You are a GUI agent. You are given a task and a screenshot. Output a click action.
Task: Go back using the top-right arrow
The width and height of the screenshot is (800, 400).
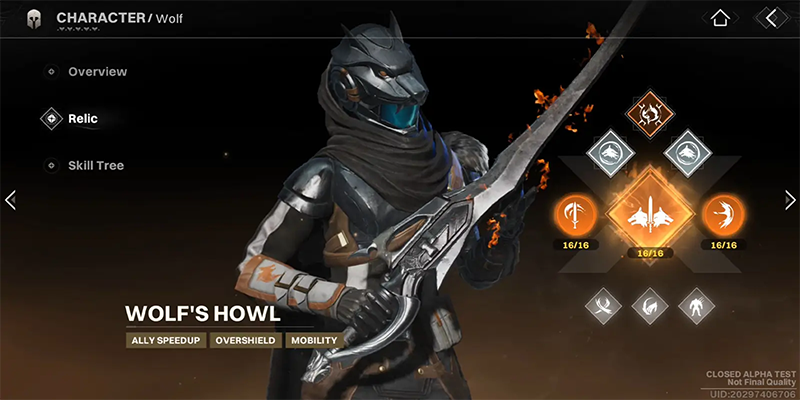[769, 17]
